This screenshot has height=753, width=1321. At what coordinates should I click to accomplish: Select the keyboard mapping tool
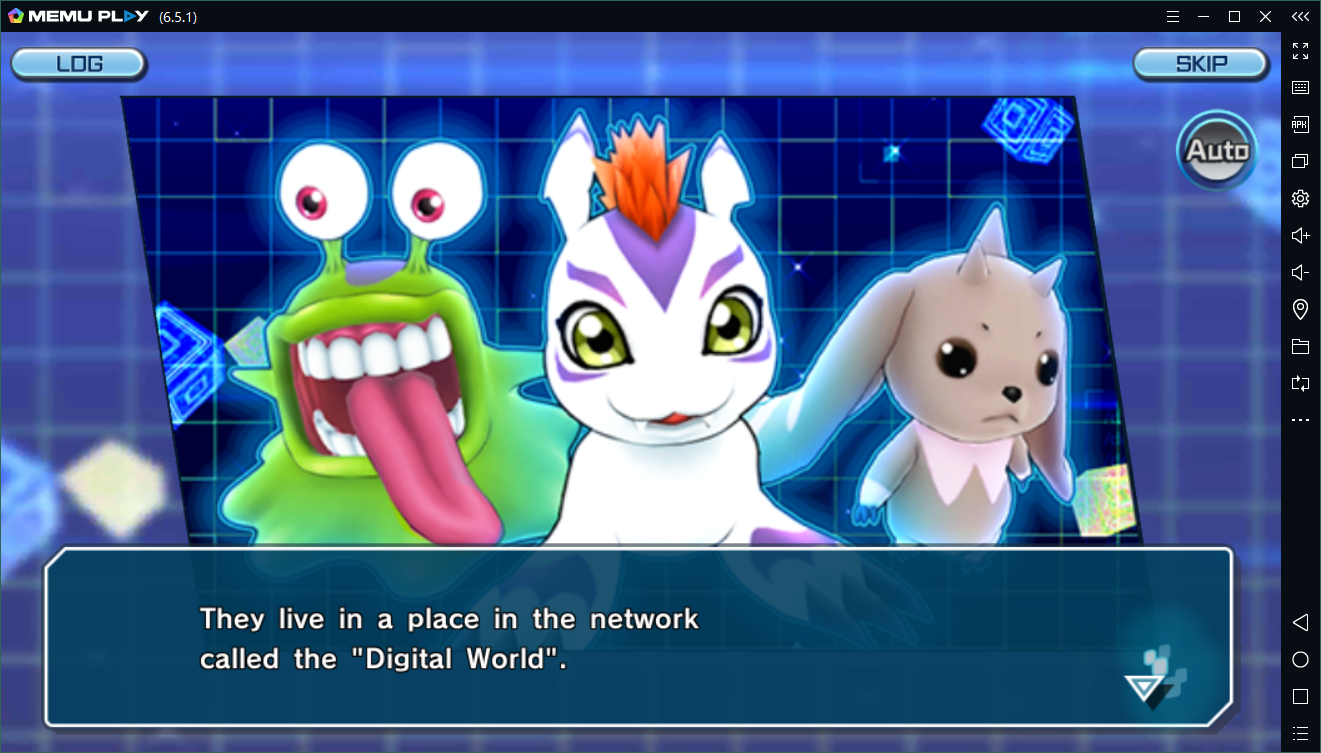click(x=1300, y=87)
